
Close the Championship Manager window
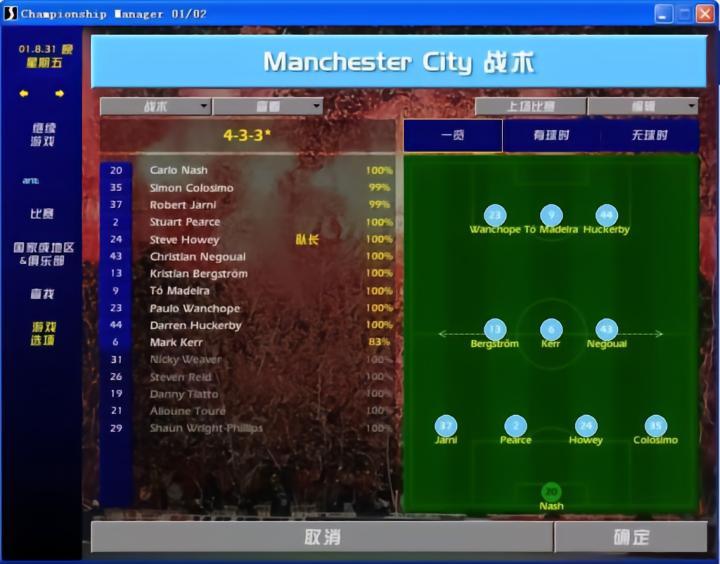coord(706,13)
